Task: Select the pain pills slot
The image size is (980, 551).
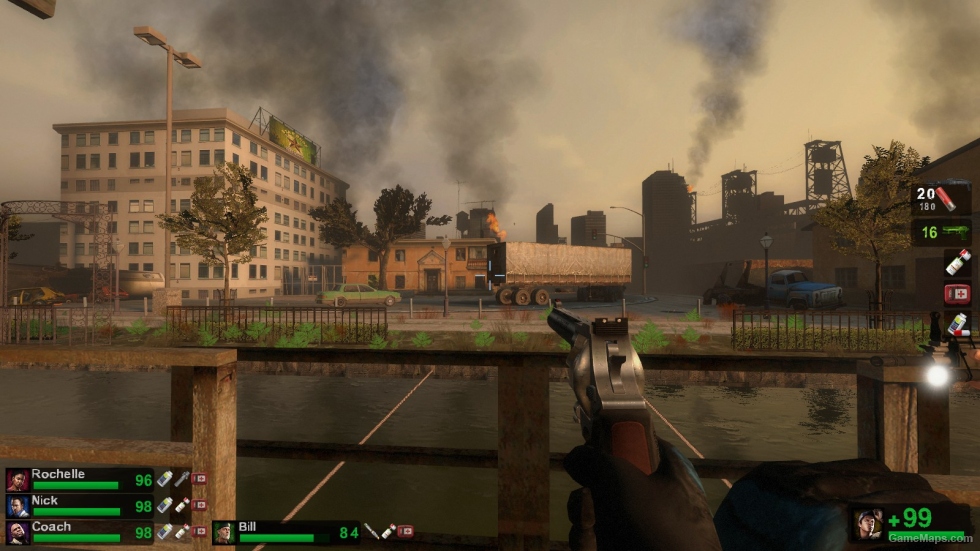Action: tap(957, 324)
